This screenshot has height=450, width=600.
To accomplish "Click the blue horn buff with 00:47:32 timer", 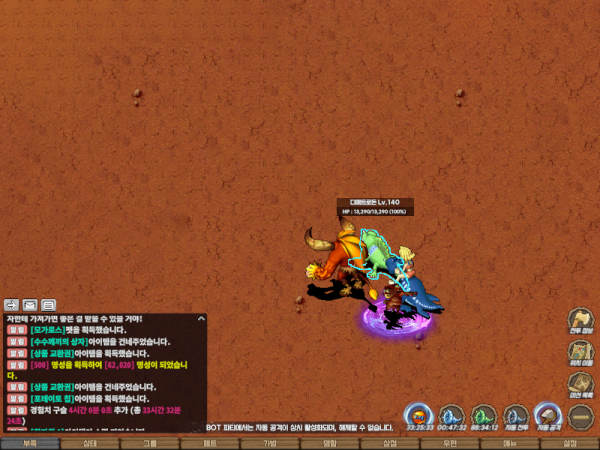I will (x=452, y=414).
